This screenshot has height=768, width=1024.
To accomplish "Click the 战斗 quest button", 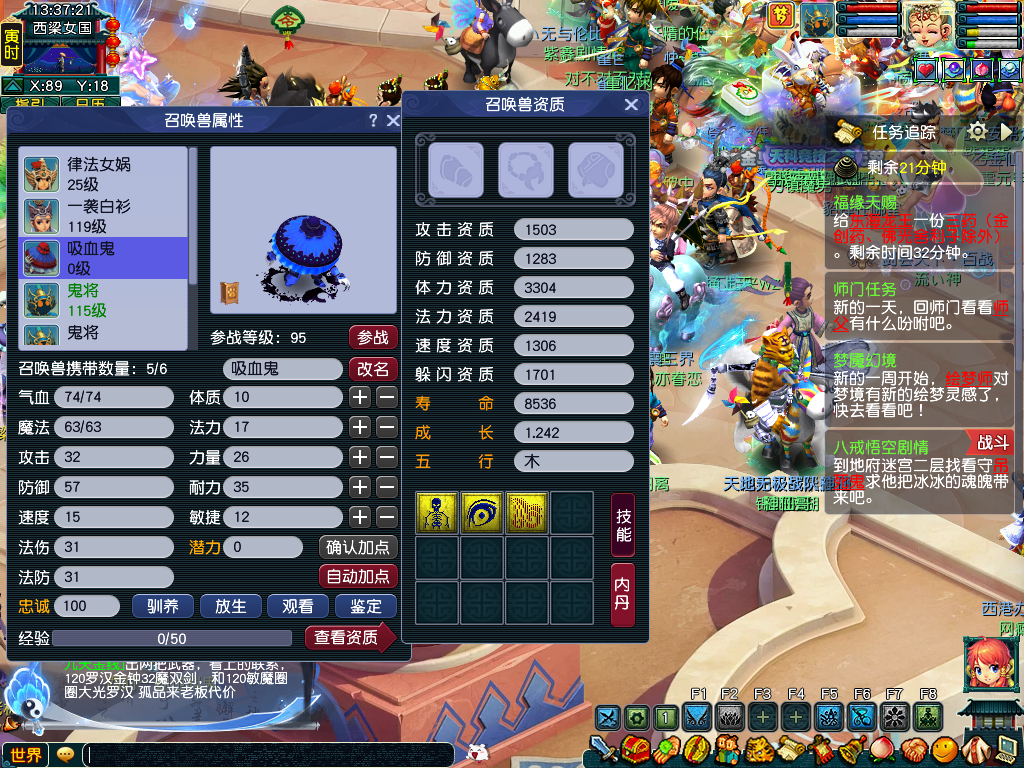I will pyautogui.click(x=992, y=442).
